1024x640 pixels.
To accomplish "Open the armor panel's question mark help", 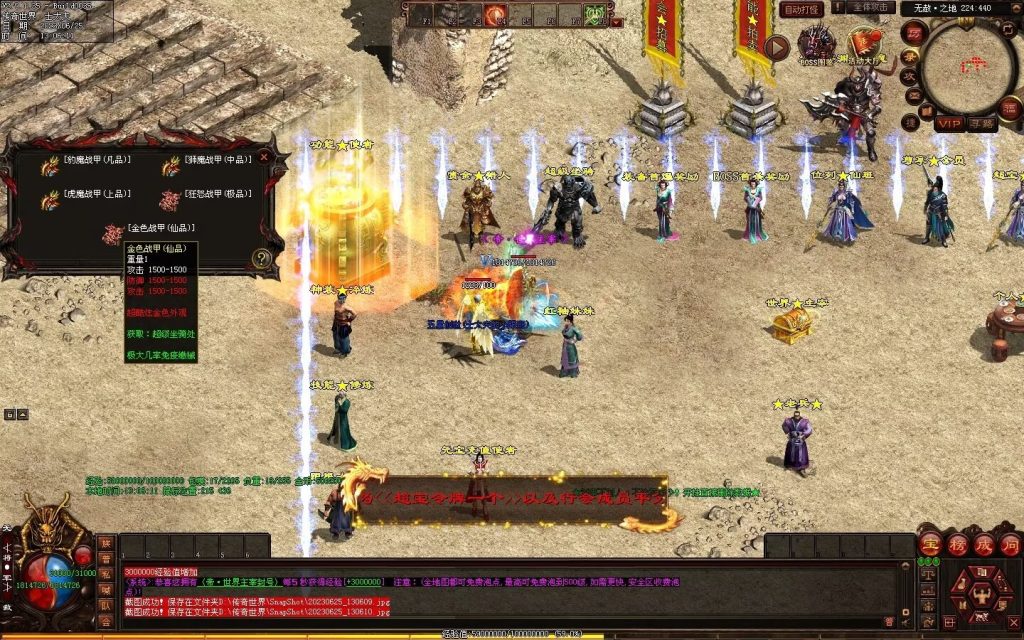I will click(263, 258).
